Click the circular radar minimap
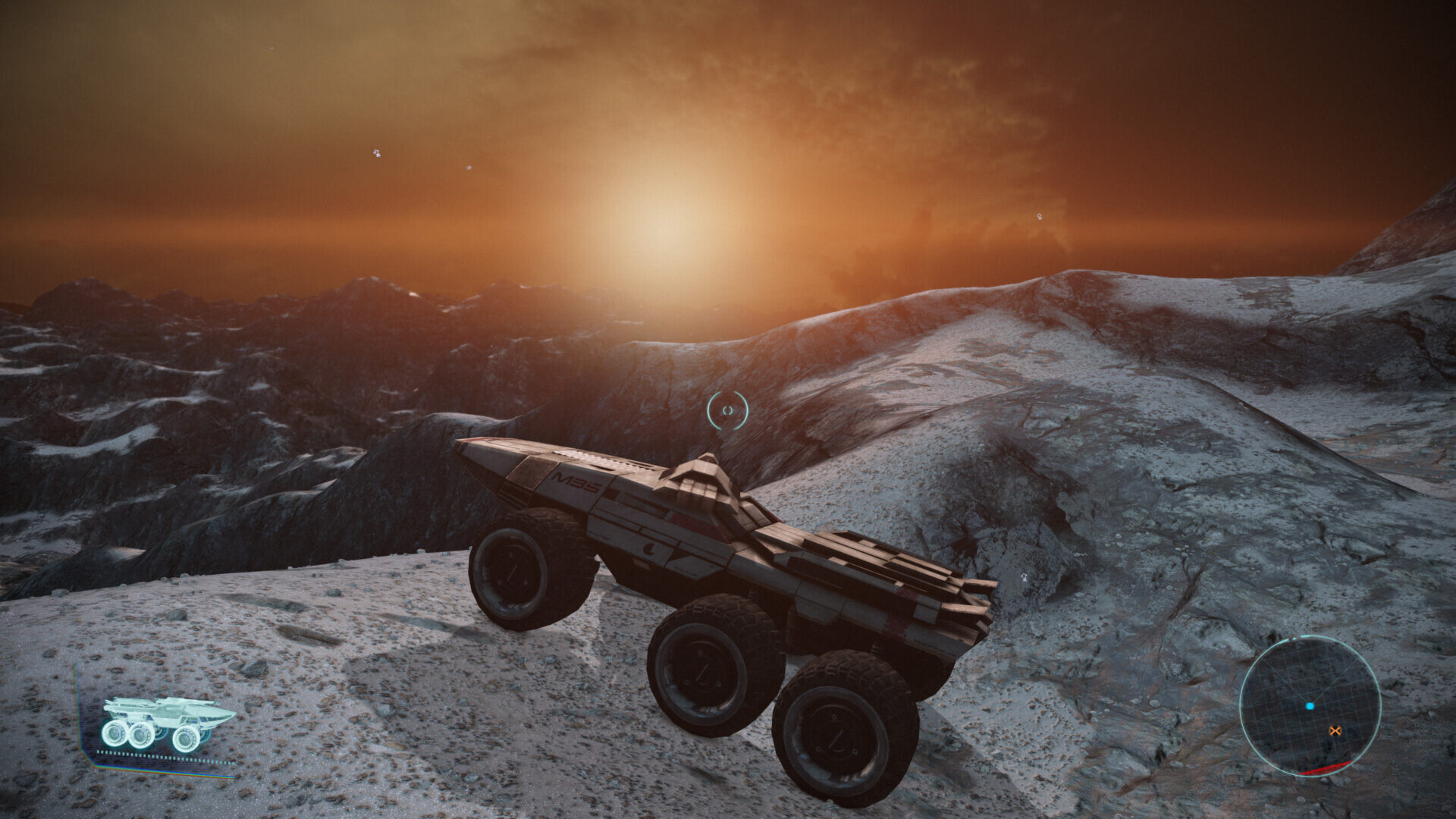 coord(1310,705)
